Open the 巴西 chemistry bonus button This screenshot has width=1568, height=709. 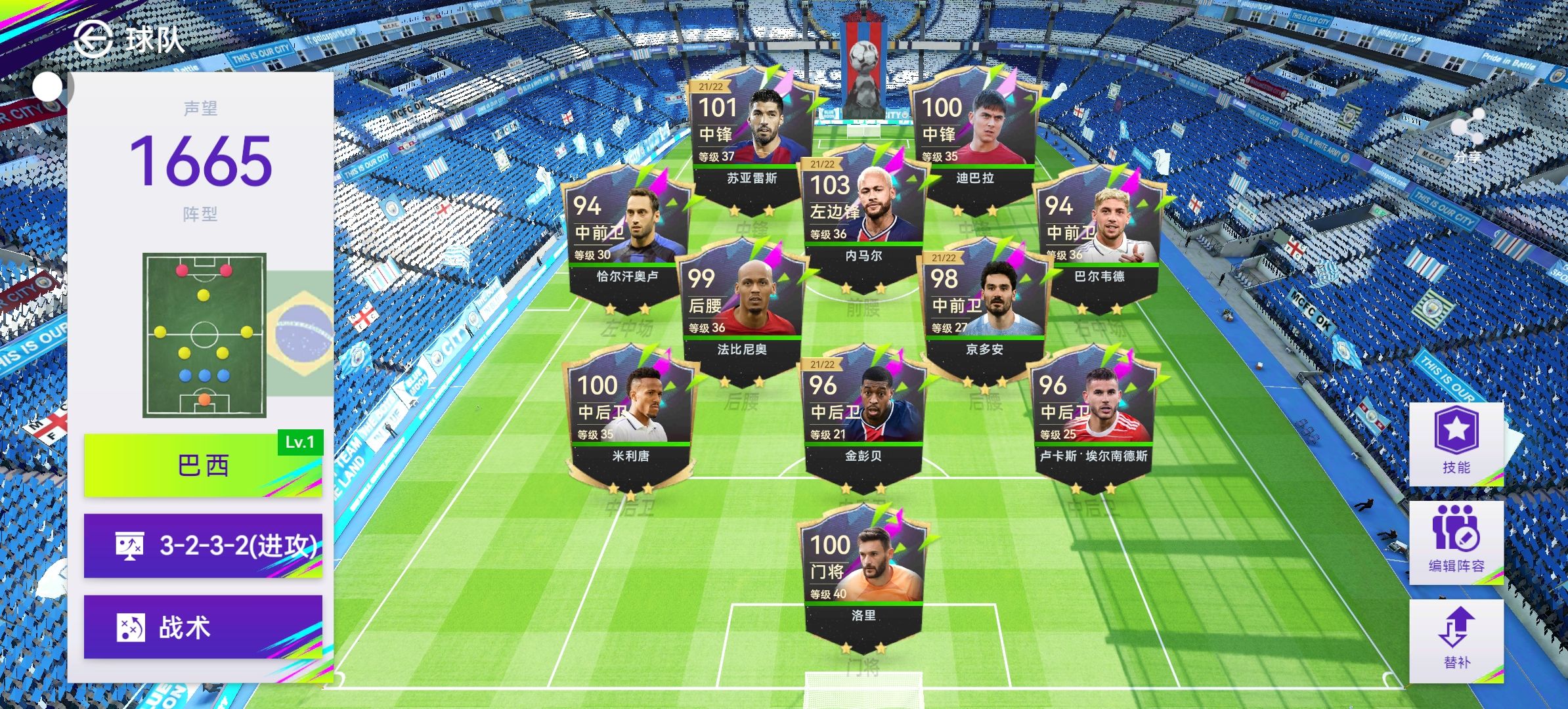[203, 465]
